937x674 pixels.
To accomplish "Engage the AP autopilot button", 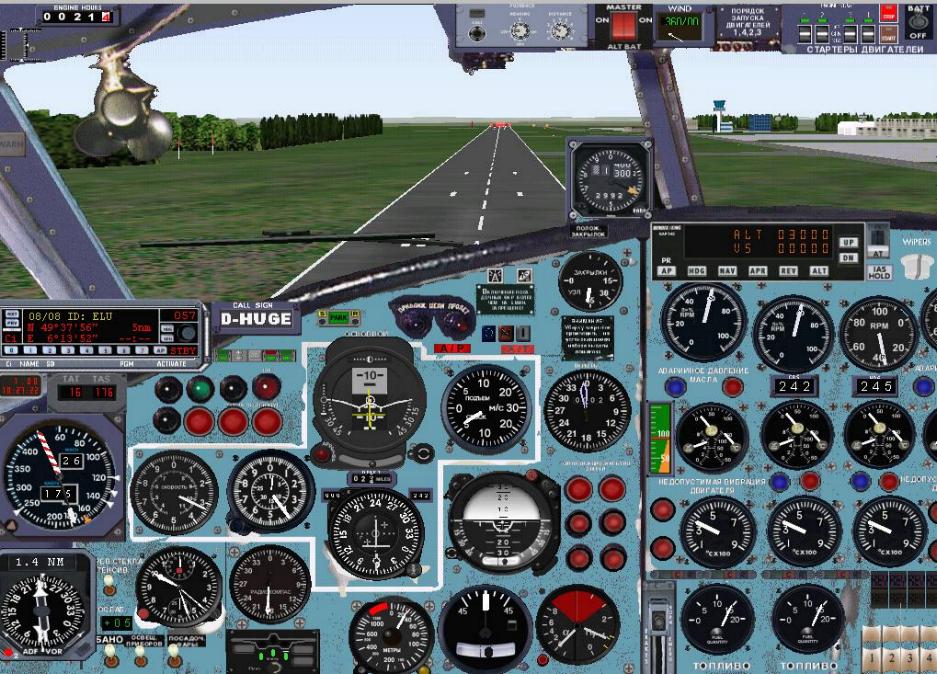I will [667, 271].
